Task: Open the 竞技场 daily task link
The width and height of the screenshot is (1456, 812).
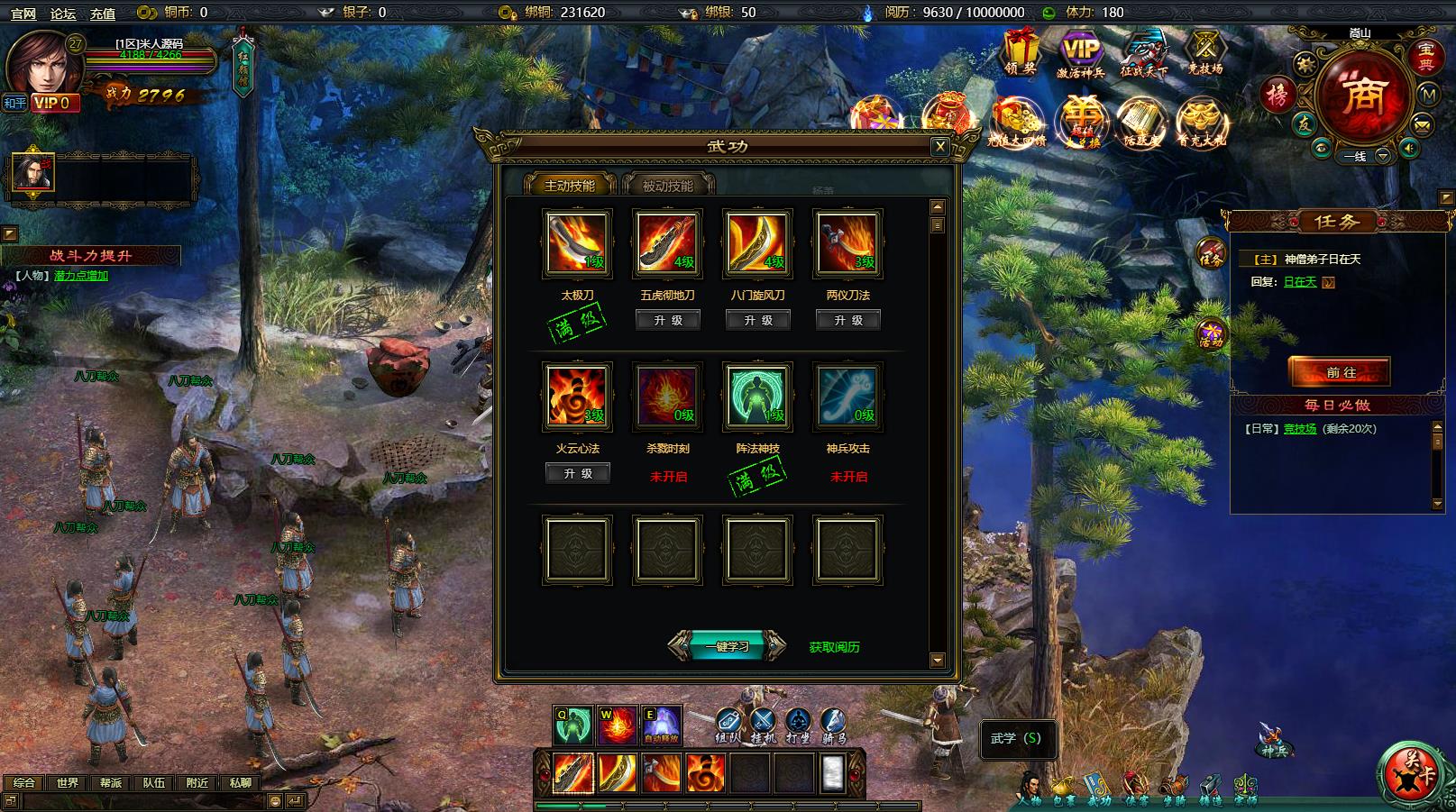Action: [x=1299, y=429]
